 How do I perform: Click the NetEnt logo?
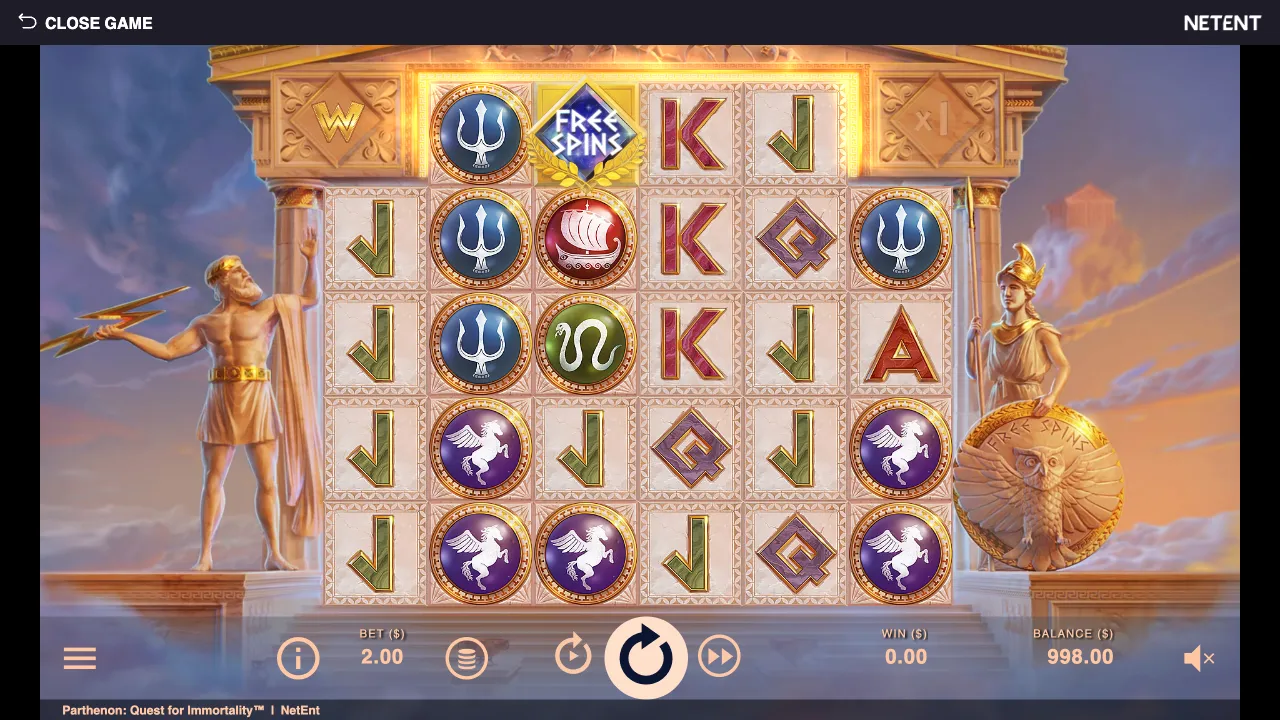(1222, 22)
